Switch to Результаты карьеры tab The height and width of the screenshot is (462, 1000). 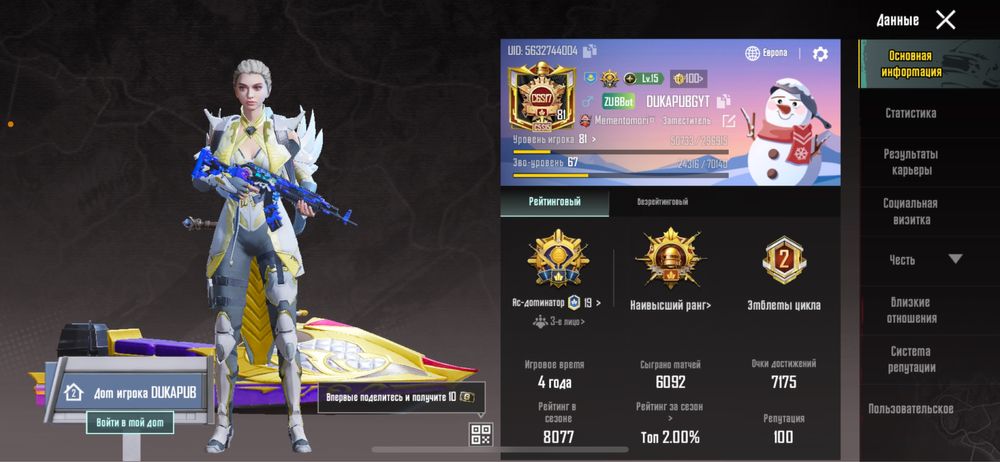(910, 162)
